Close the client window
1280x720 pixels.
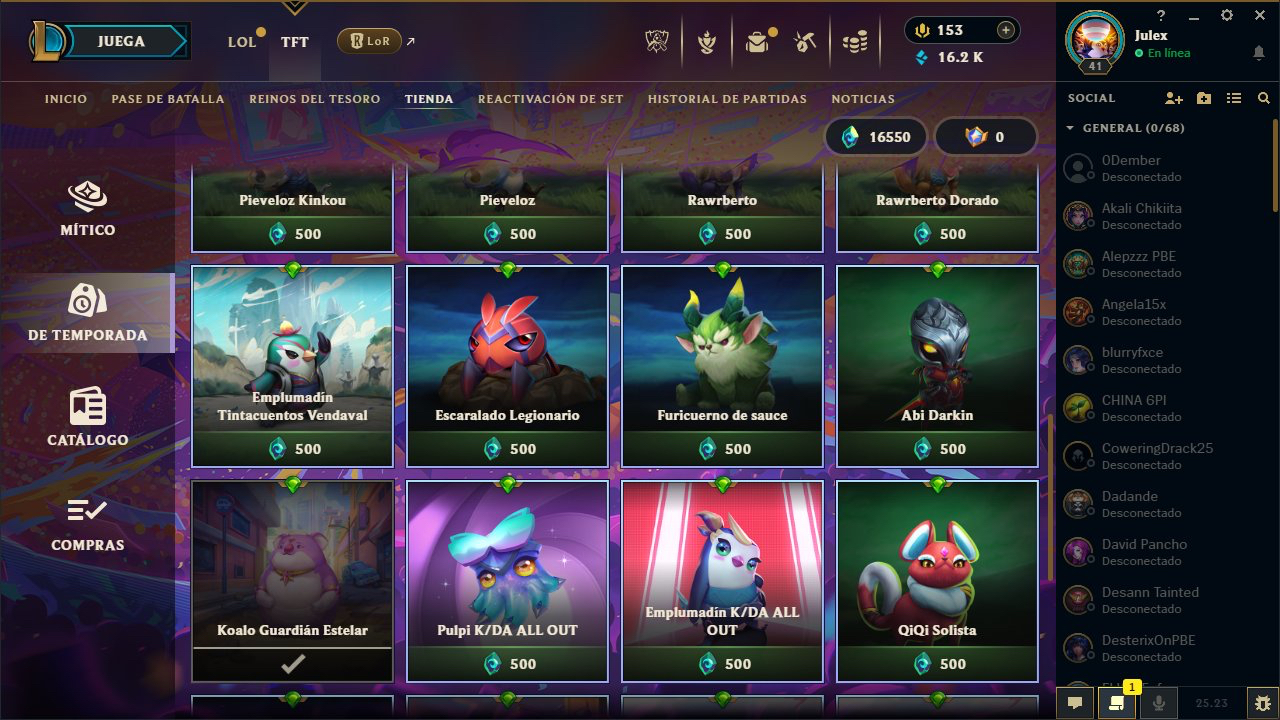(x=1259, y=15)
